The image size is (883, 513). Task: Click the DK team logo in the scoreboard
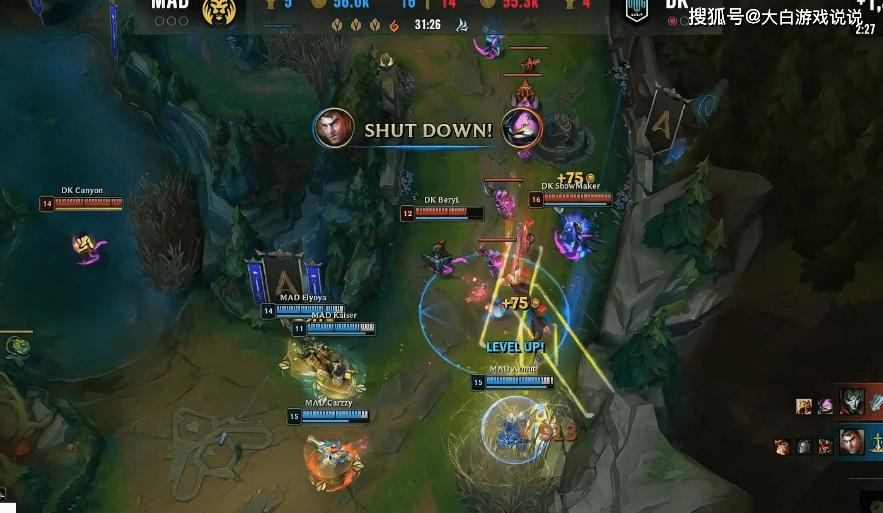pyautogui.click(x=636, y=10)
